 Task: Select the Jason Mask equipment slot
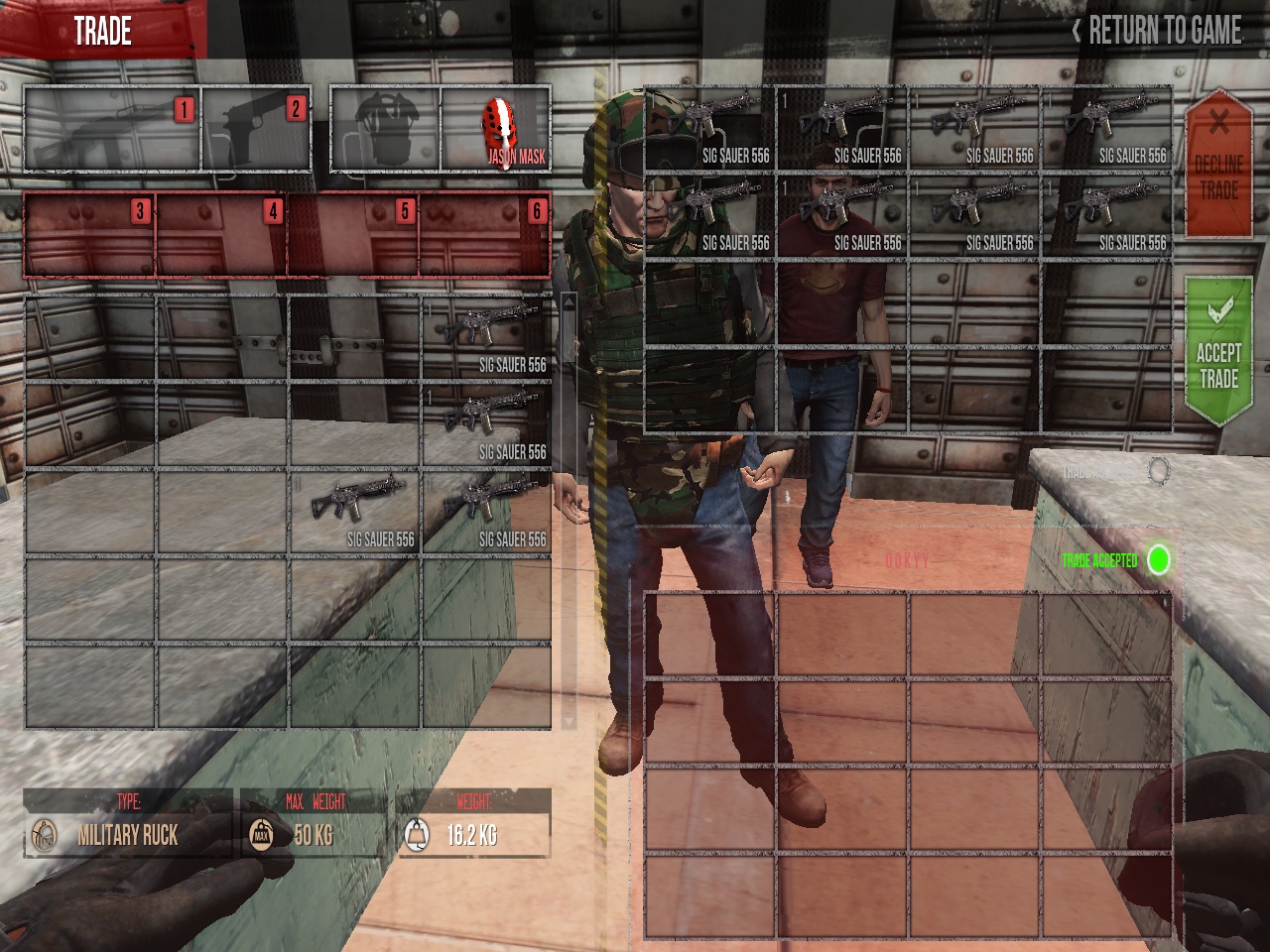click(x=496, y=130)
